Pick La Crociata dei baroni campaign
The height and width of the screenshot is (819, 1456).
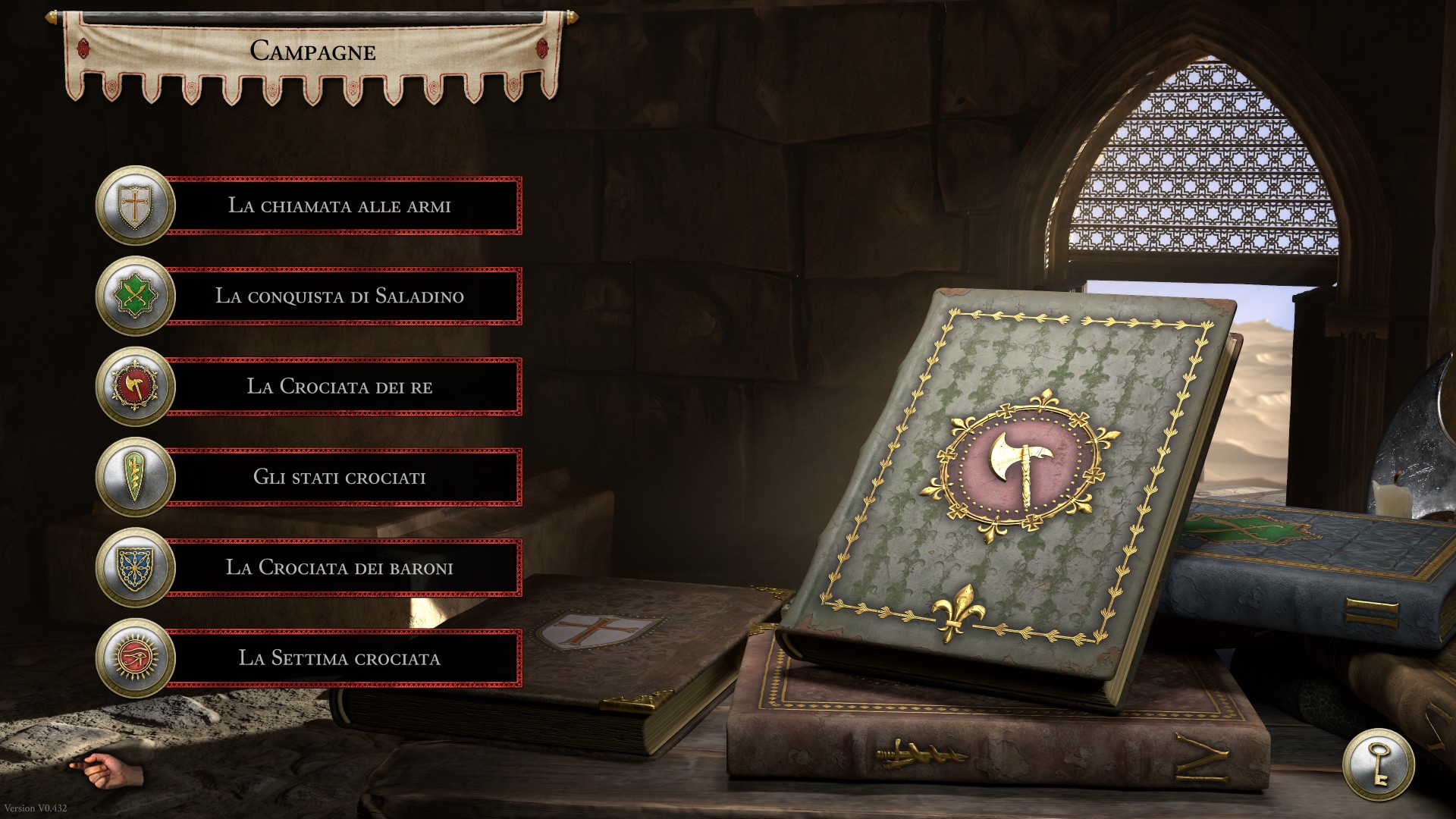pyautogui.click(x=340, y=567)
